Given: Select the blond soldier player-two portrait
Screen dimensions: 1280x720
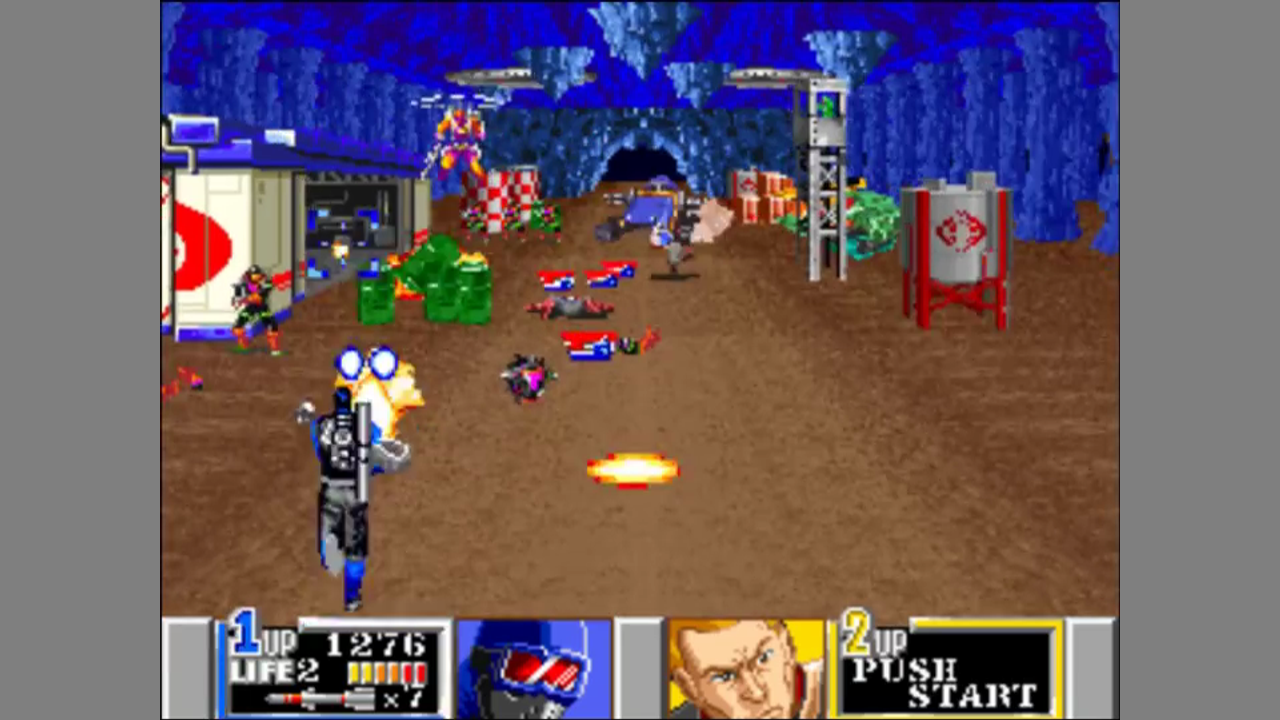Looking at the screenshot, I should 745,668.
